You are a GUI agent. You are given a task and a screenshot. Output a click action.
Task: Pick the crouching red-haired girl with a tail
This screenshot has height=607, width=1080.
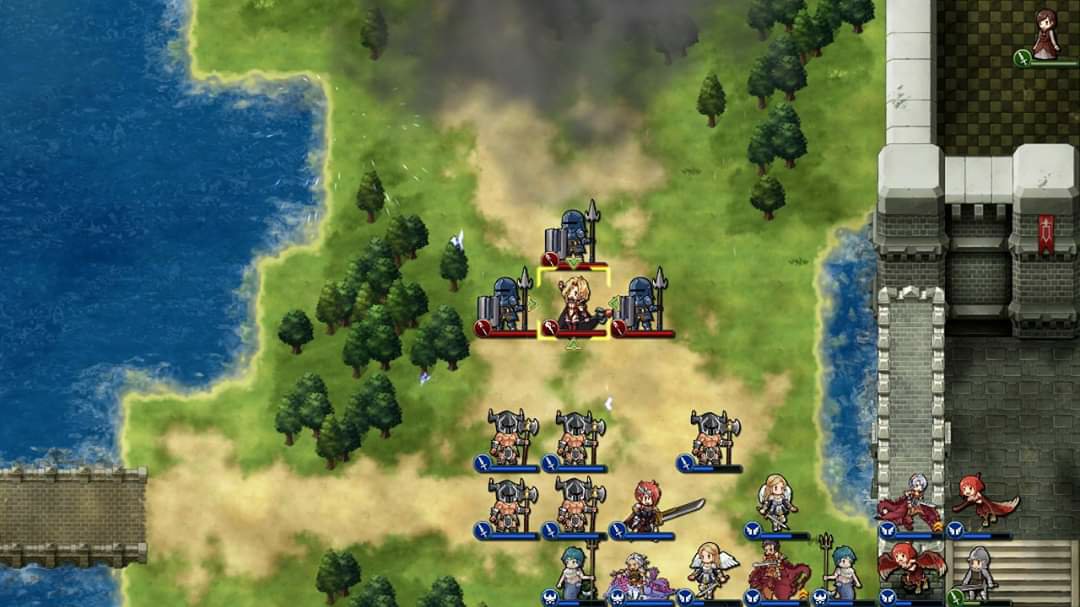pos(980,501)
